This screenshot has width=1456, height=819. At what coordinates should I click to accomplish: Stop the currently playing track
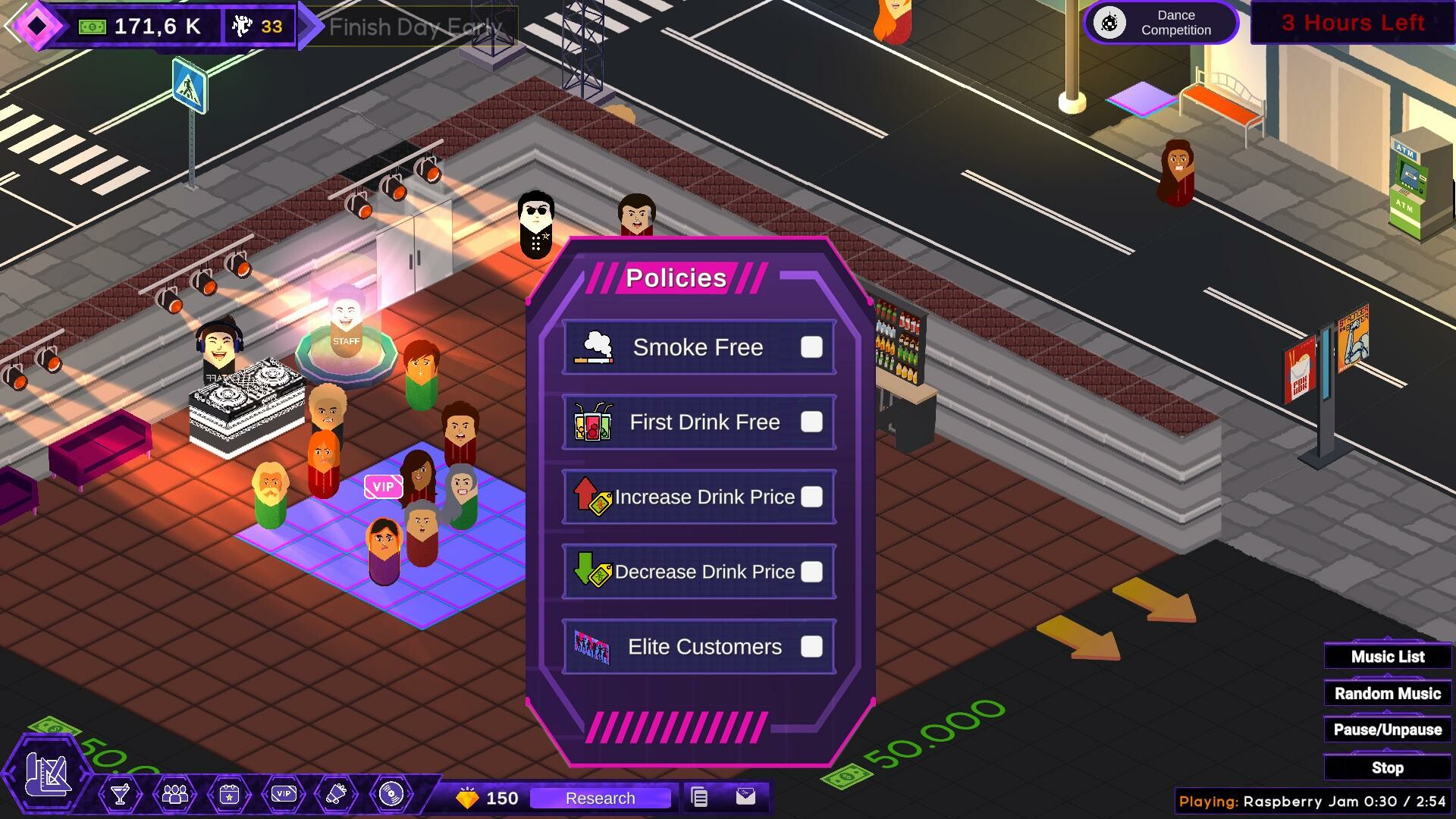point(1387,767)
